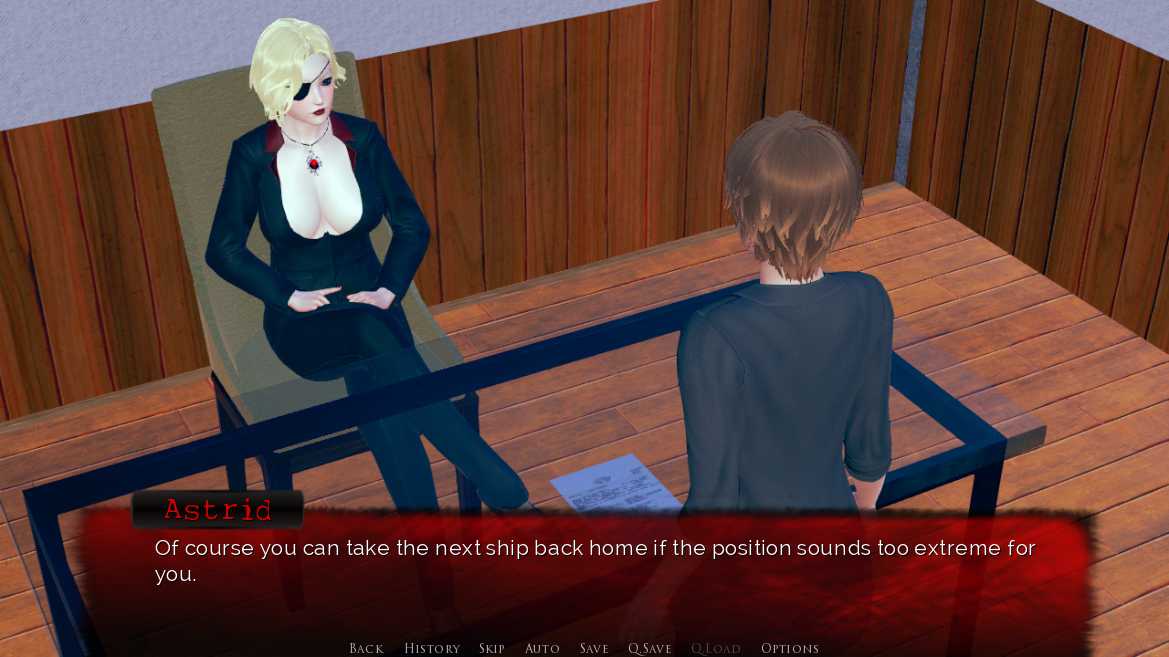
Task: Quick save with Q.Save
Action: point(650,648)
